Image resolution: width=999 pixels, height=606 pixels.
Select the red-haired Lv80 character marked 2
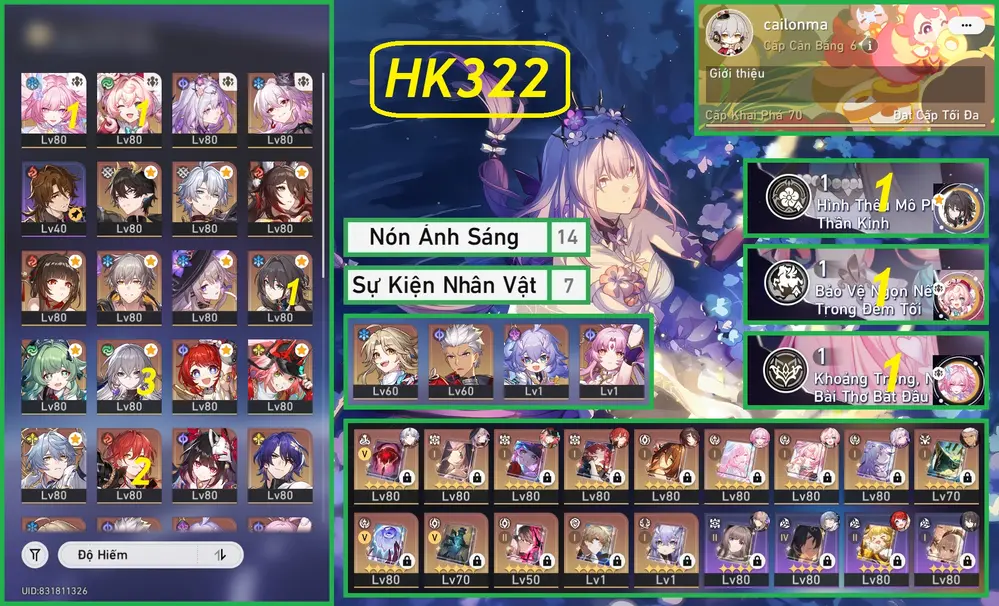(x=129, y=463)
